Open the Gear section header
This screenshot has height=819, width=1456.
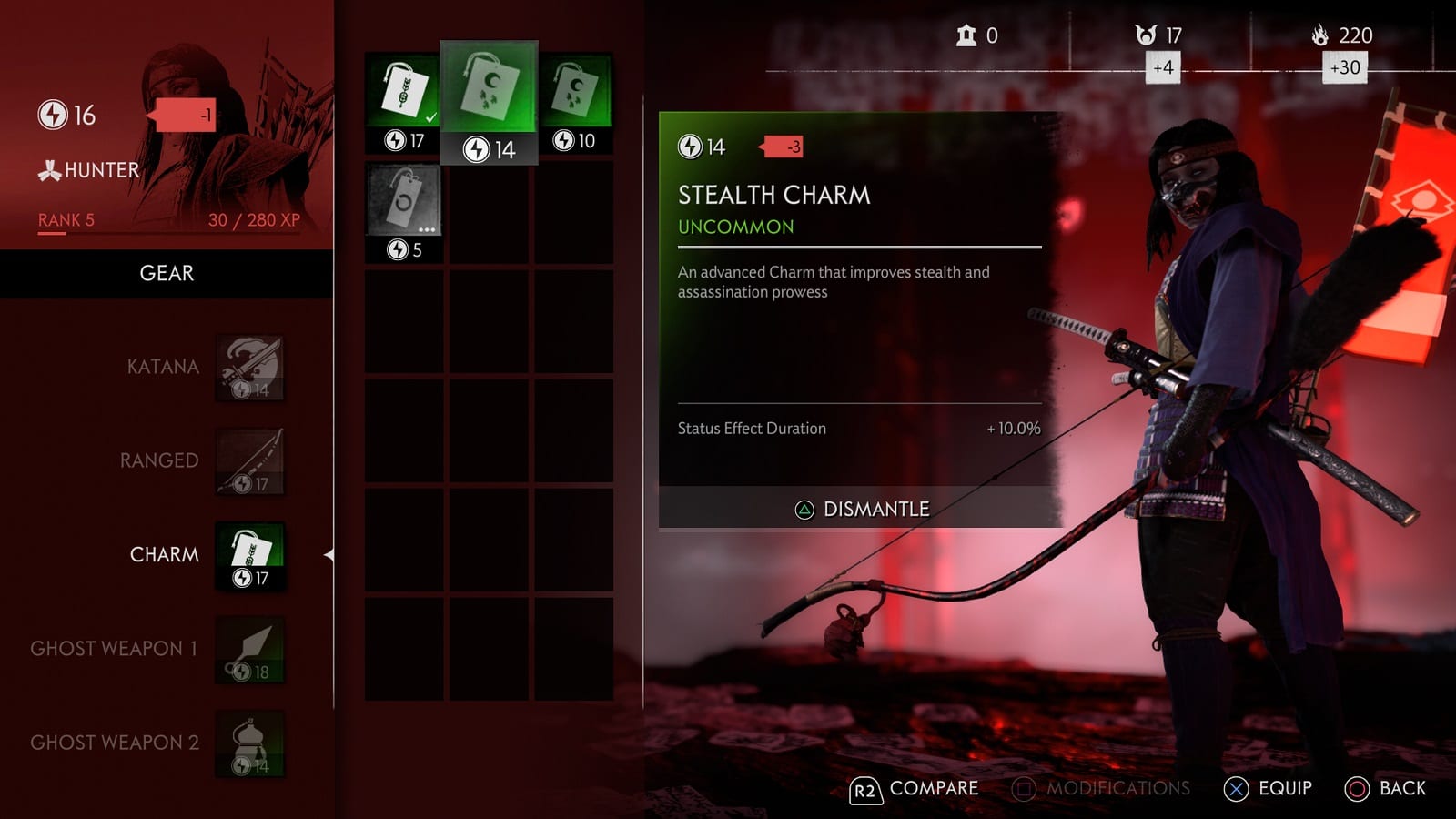click(x=167, y=274)
